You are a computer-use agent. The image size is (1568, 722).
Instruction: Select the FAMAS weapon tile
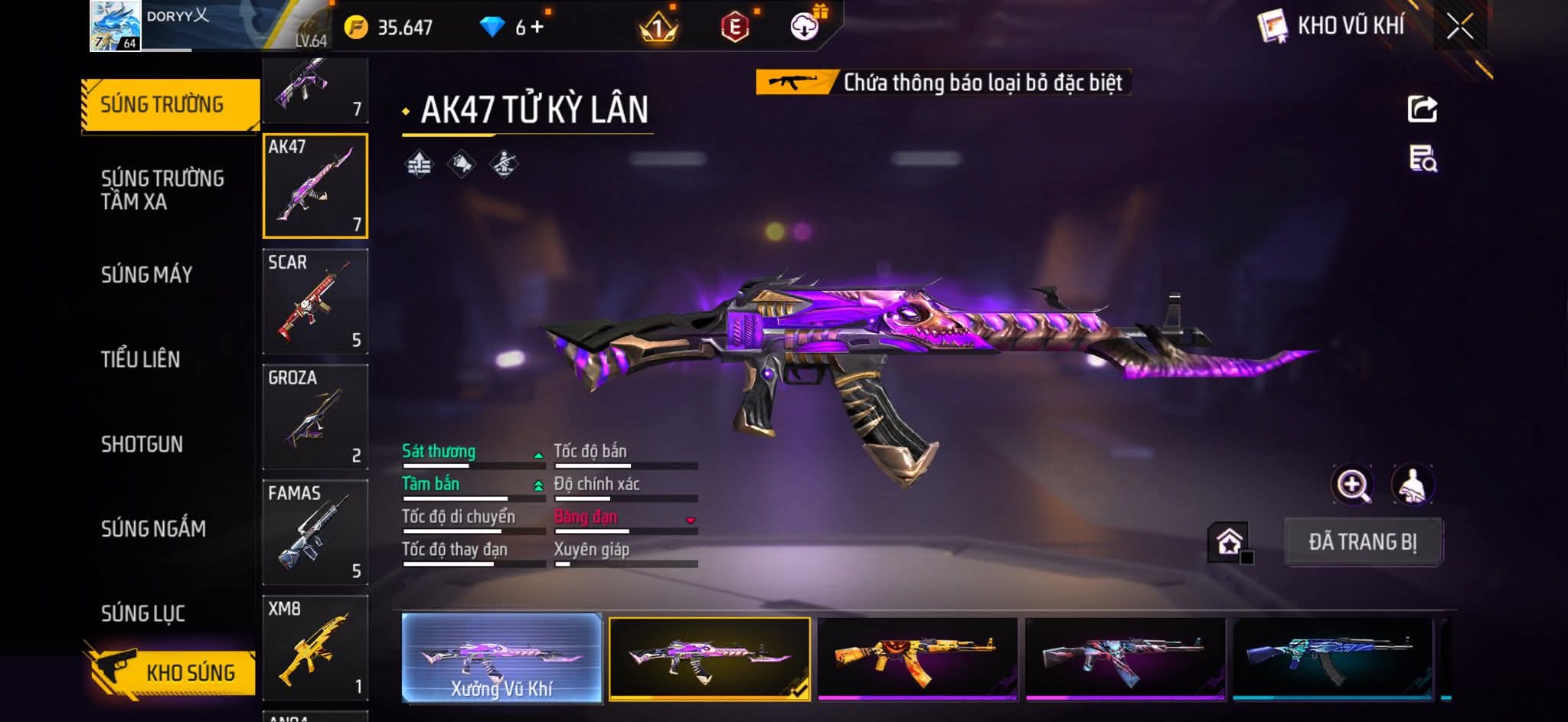[315, 532]
